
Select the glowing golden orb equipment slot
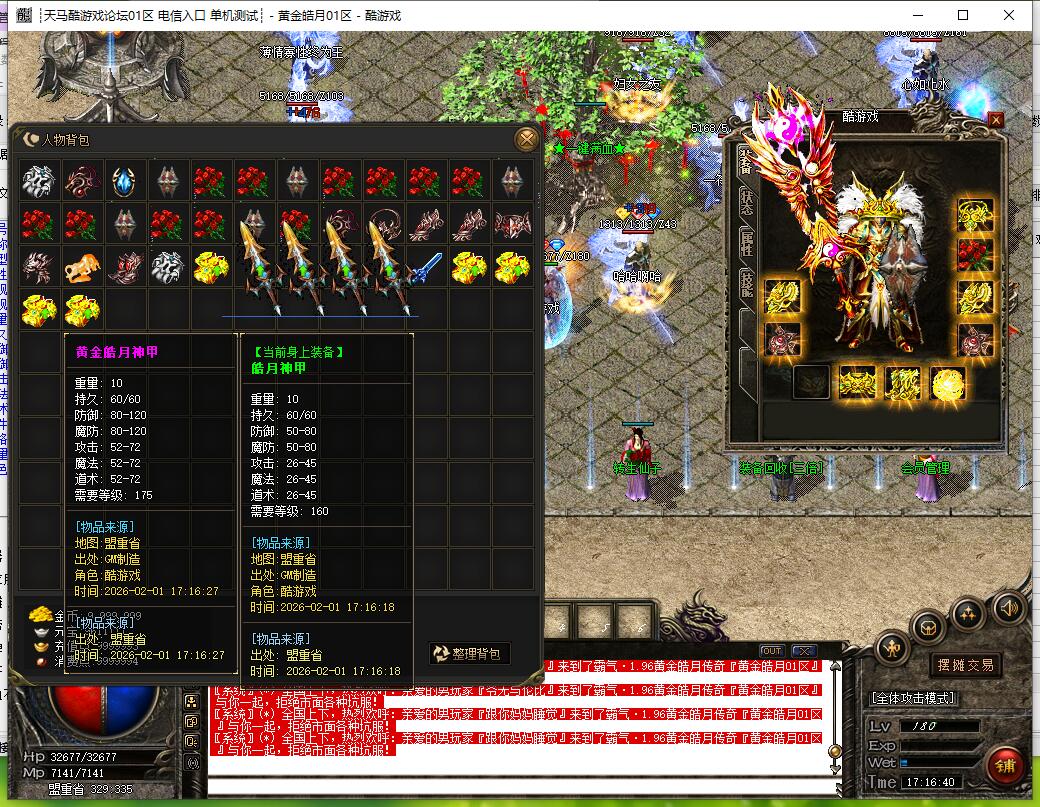pos(946,383)
